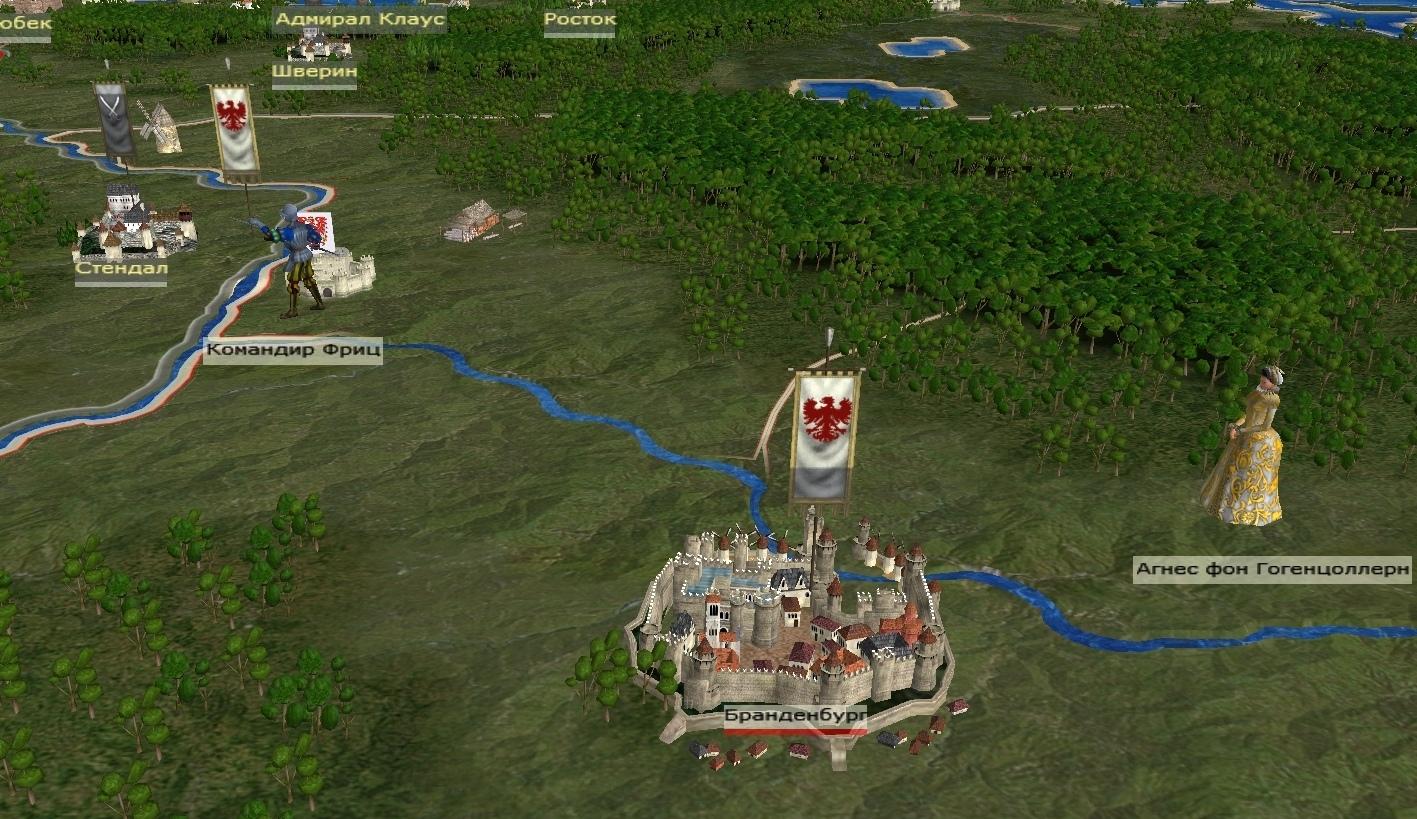The height and width of the screenshot is (819, 1417).
Task: Click the Командир Фриц name tag
Action: pyautogui.click(x=293, y=351)
